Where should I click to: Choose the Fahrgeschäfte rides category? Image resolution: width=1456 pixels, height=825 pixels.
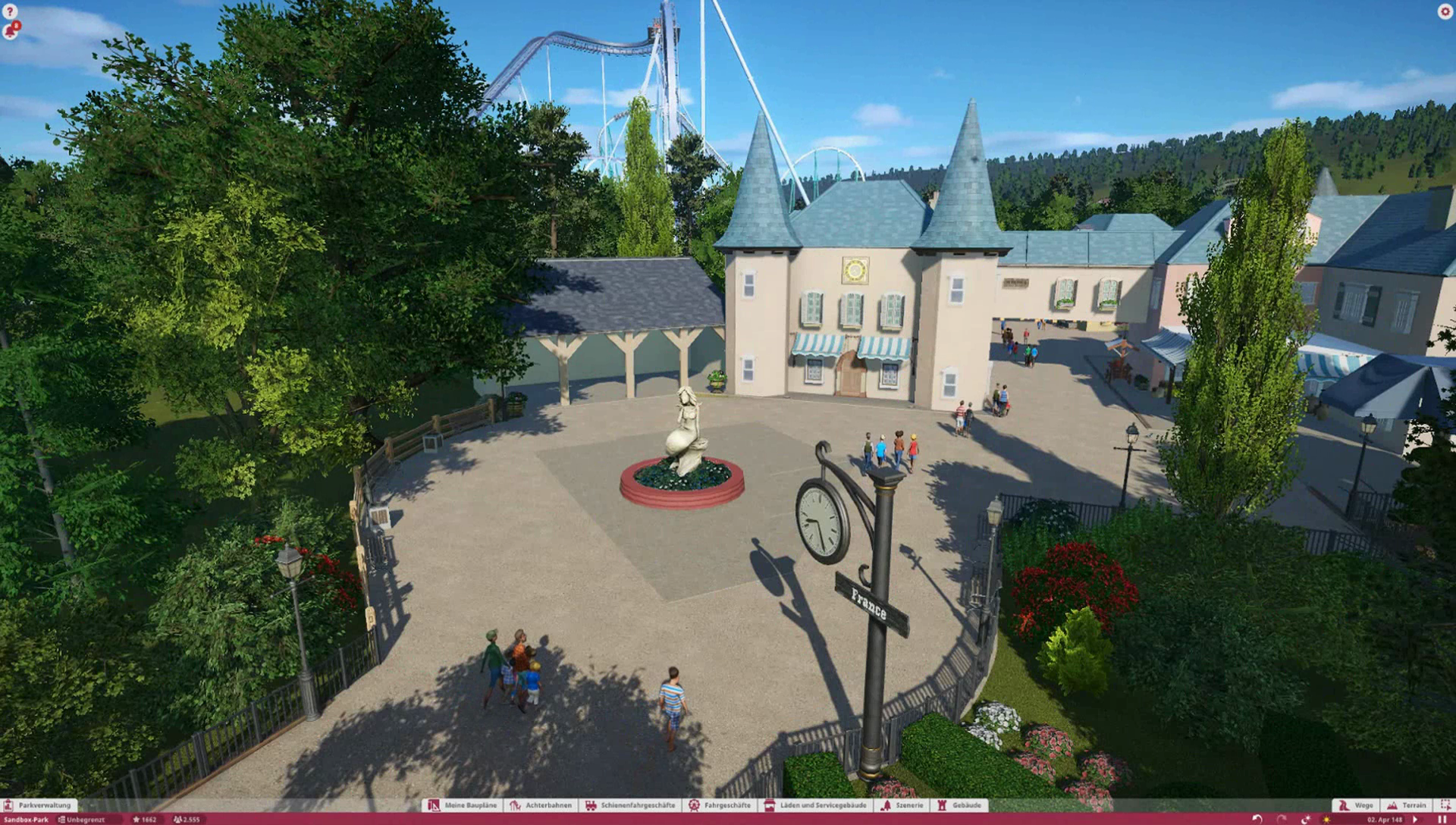point(720,805)
